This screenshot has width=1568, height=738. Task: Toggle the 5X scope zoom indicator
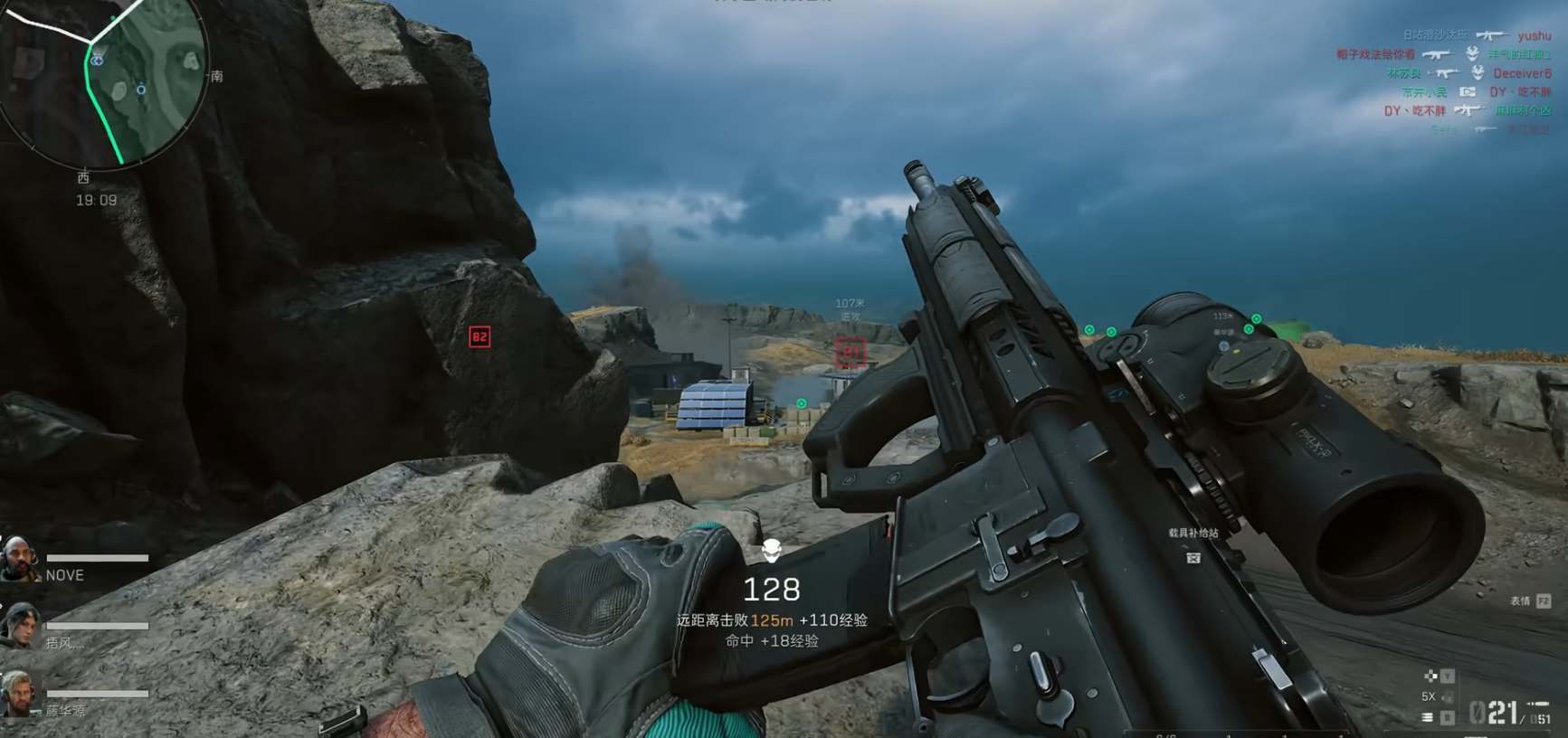coord(1430,696)
